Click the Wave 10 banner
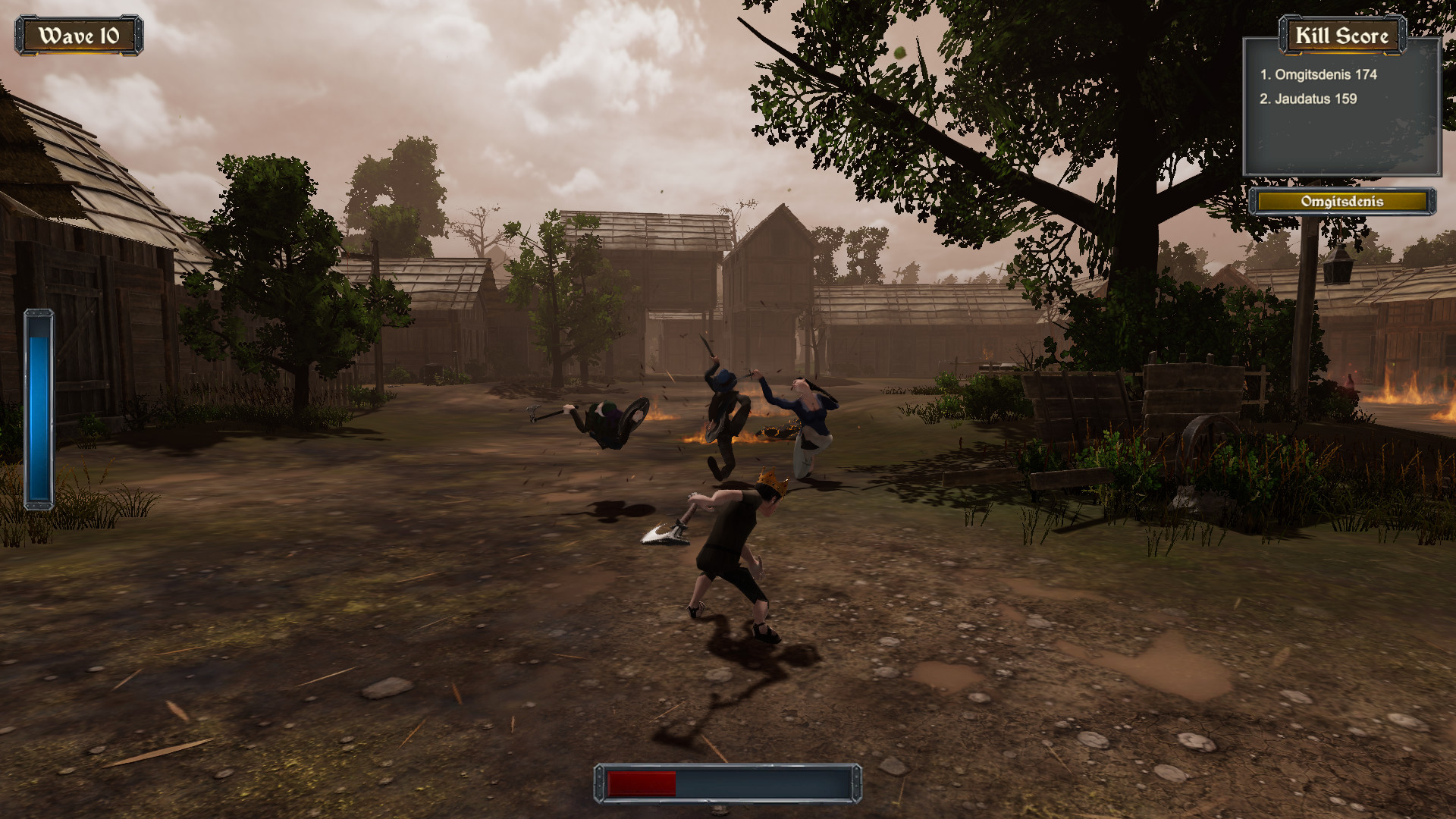1456x819 pixels. [x=81, y=33]
